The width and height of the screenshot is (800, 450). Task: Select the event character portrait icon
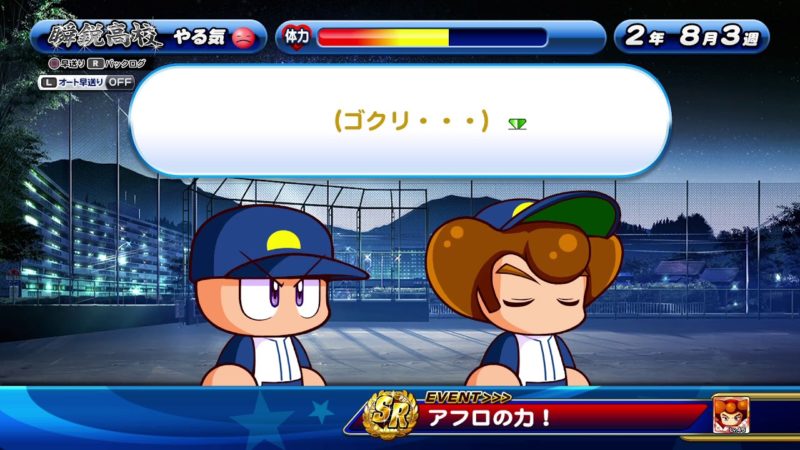pyautogui.click(x=732, y=413)
